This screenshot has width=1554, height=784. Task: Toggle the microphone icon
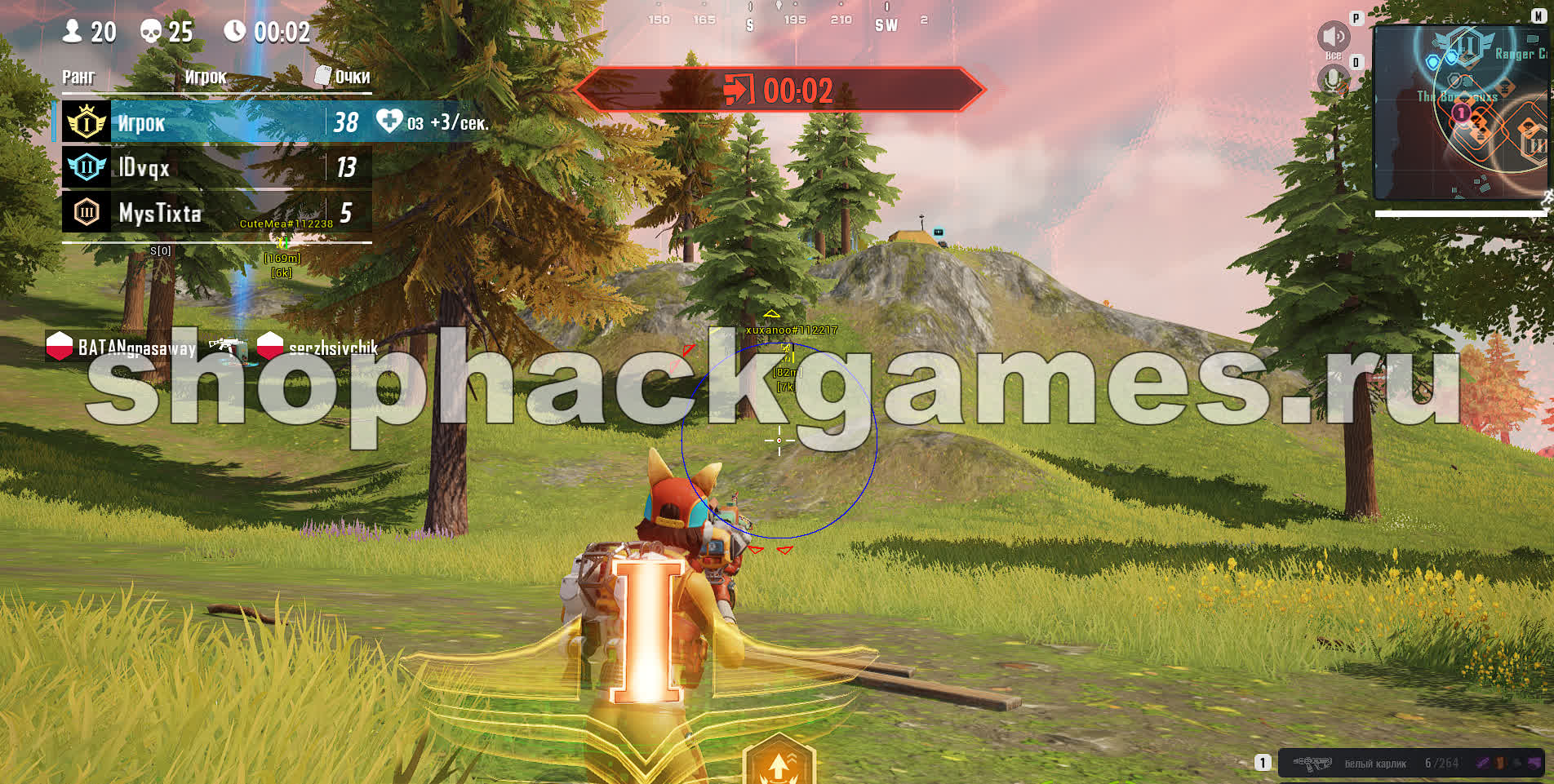(1333, 80)
